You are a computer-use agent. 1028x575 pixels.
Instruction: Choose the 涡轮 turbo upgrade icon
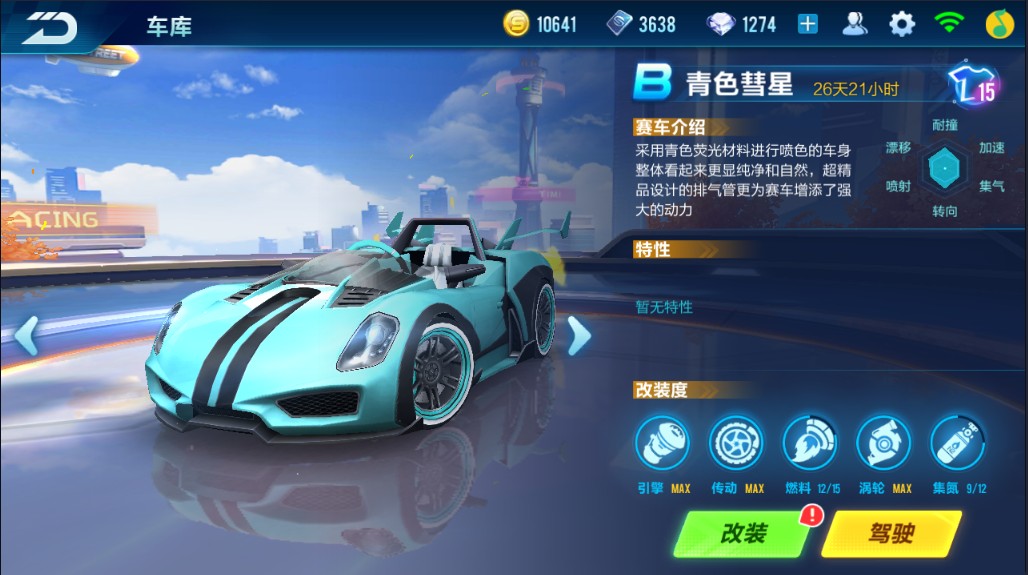pyautogui.click(x=884, y=443)
